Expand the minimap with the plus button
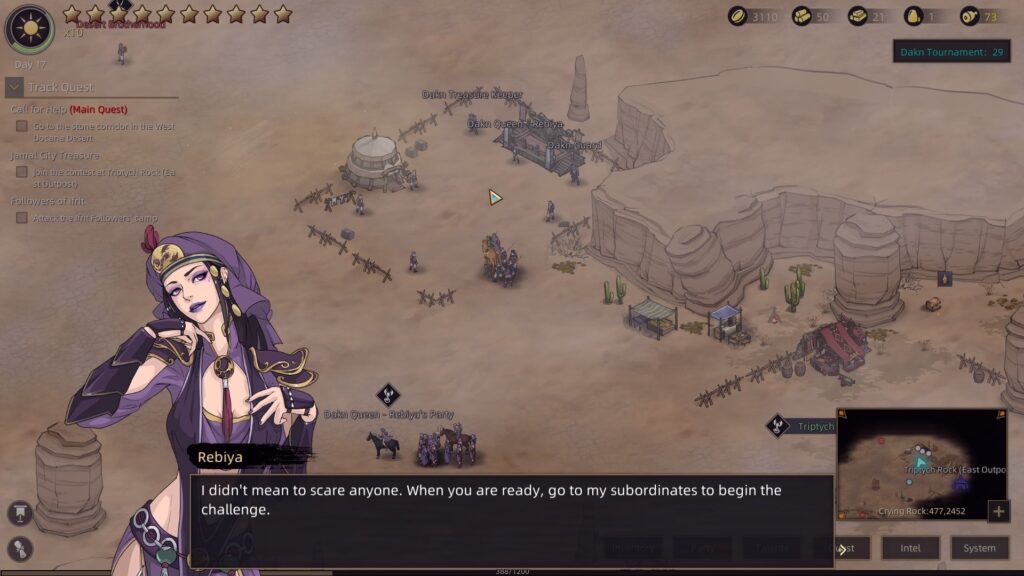The image size is (1024, 576). [x=997, y=512]
